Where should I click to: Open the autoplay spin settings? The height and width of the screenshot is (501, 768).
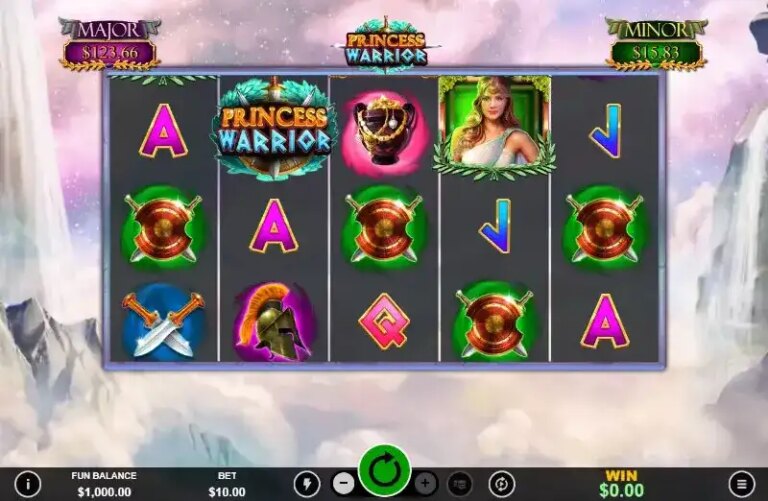501,484
